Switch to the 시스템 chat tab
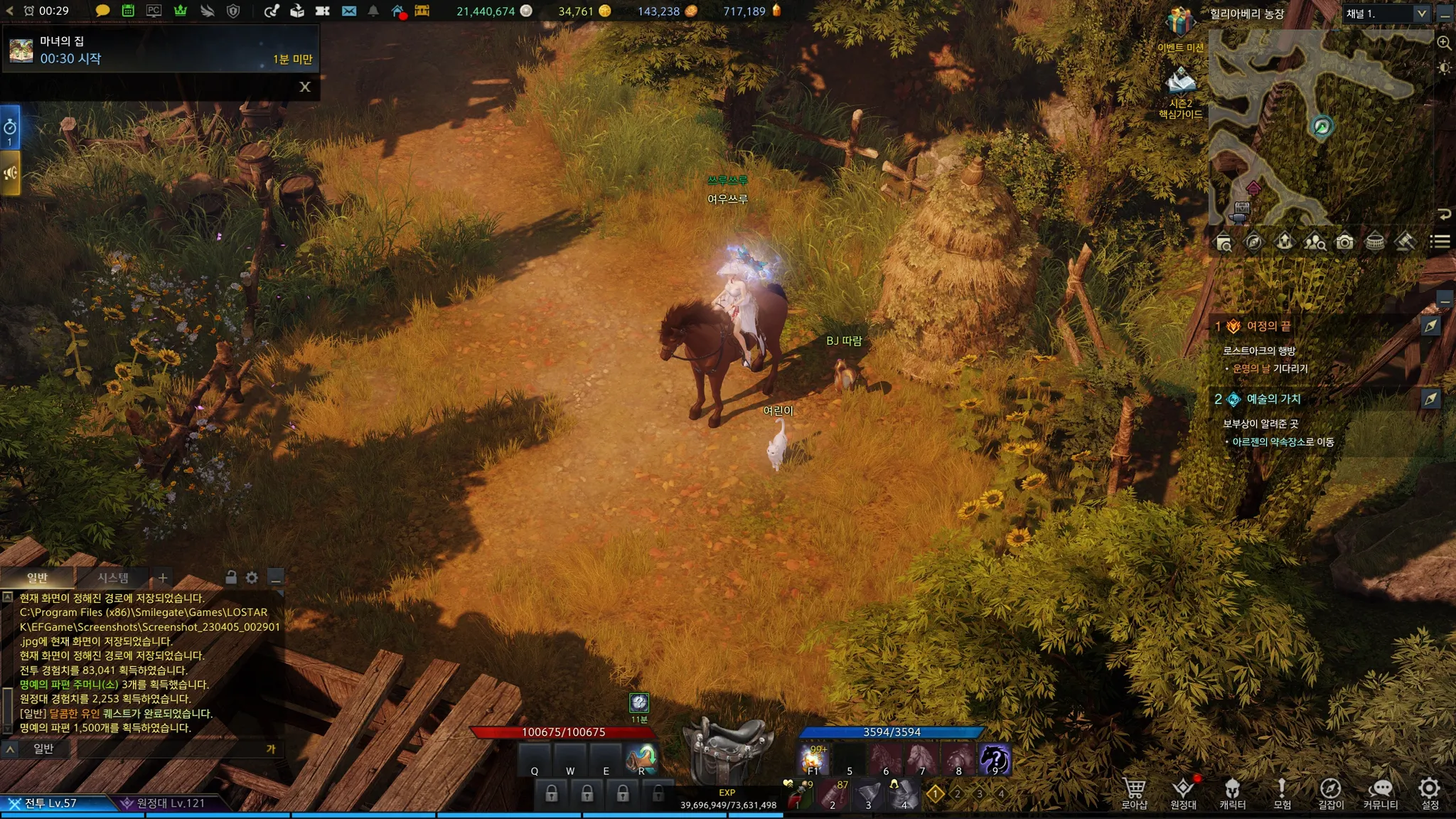The height and width of the screenshot is (819, 1456). tap(113, 578)
